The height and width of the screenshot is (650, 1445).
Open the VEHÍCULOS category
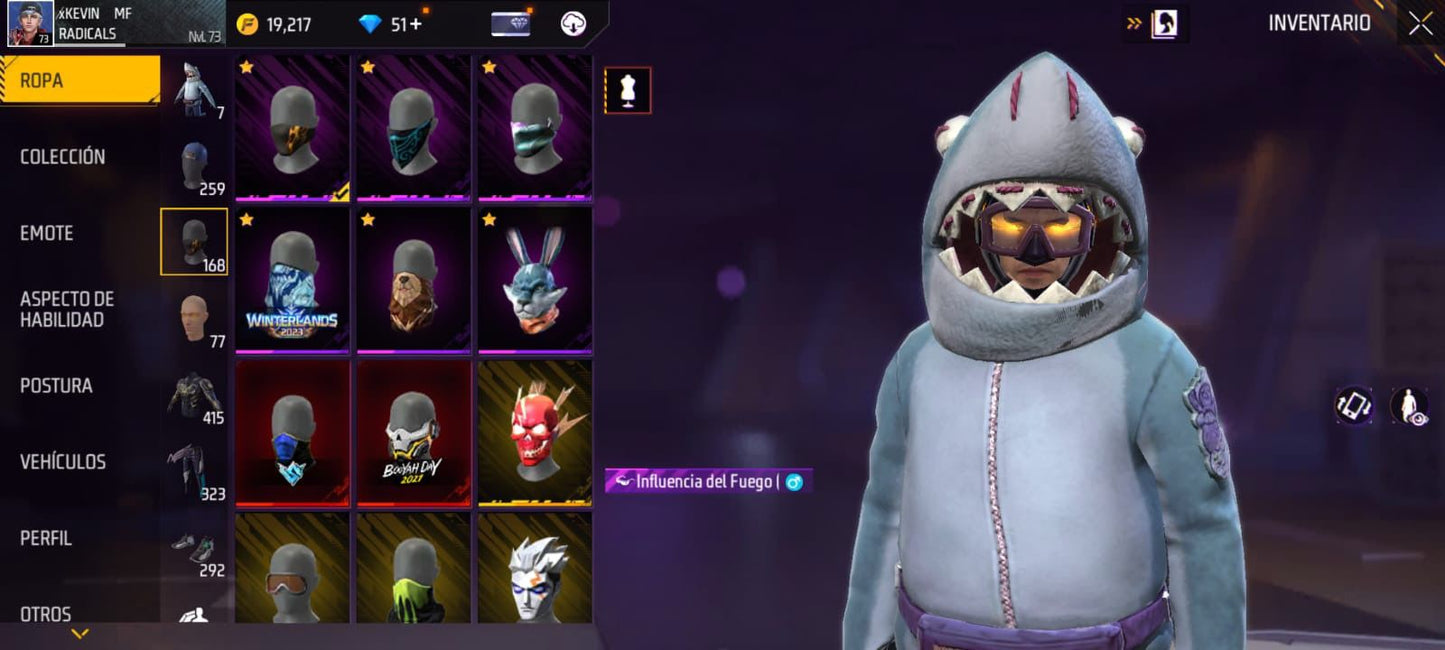[x=63, y=462]
